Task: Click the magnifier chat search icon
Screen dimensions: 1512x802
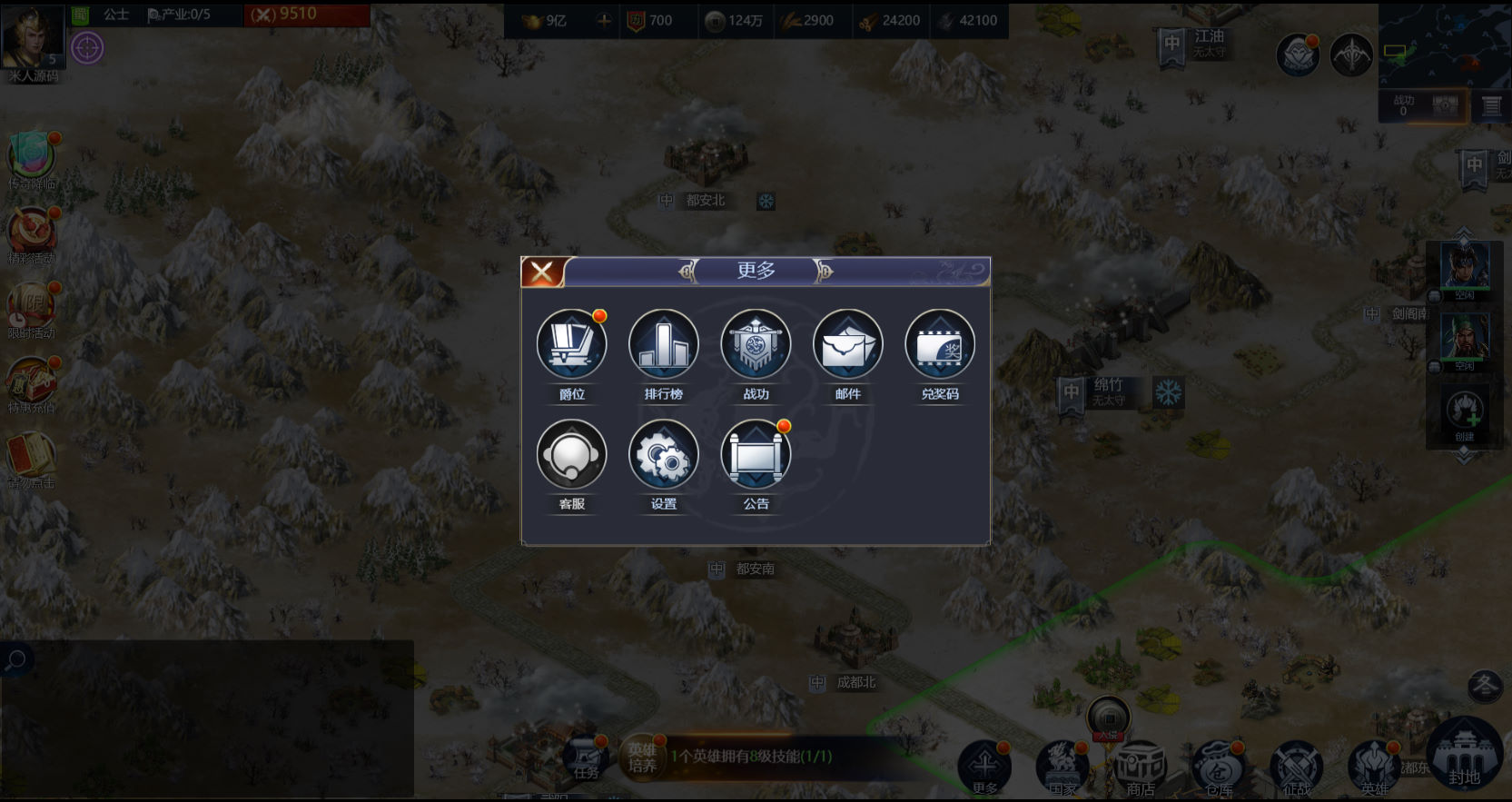Action: point(15,660)
